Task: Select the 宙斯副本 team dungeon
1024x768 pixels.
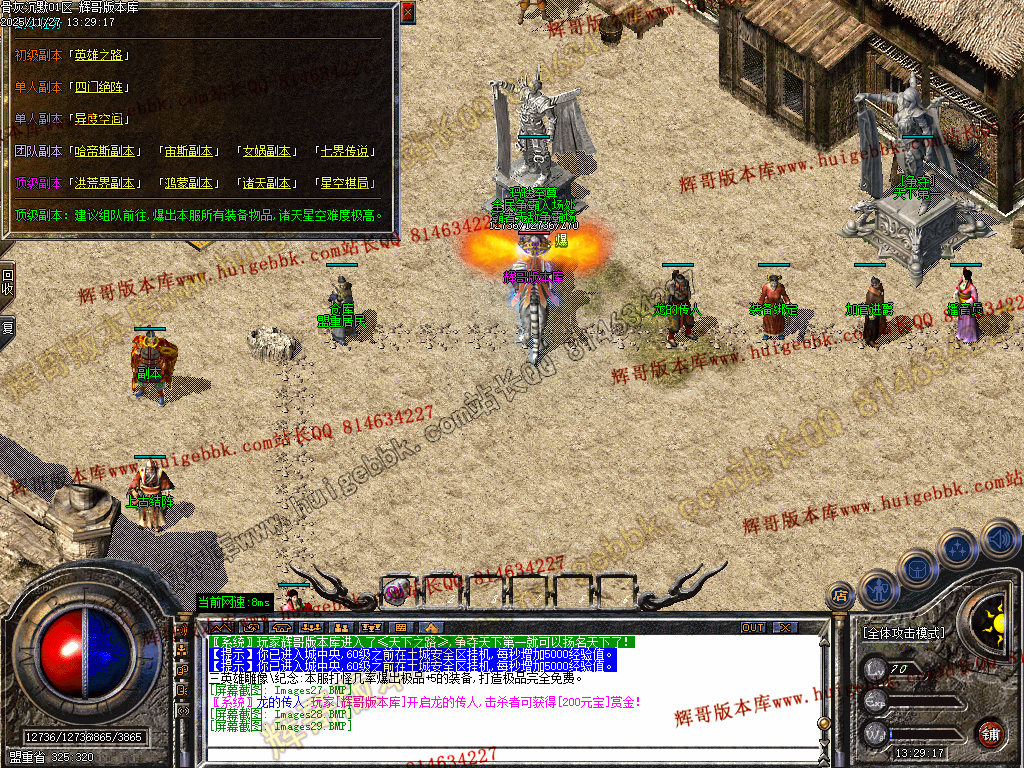Action: pos(189,151)
